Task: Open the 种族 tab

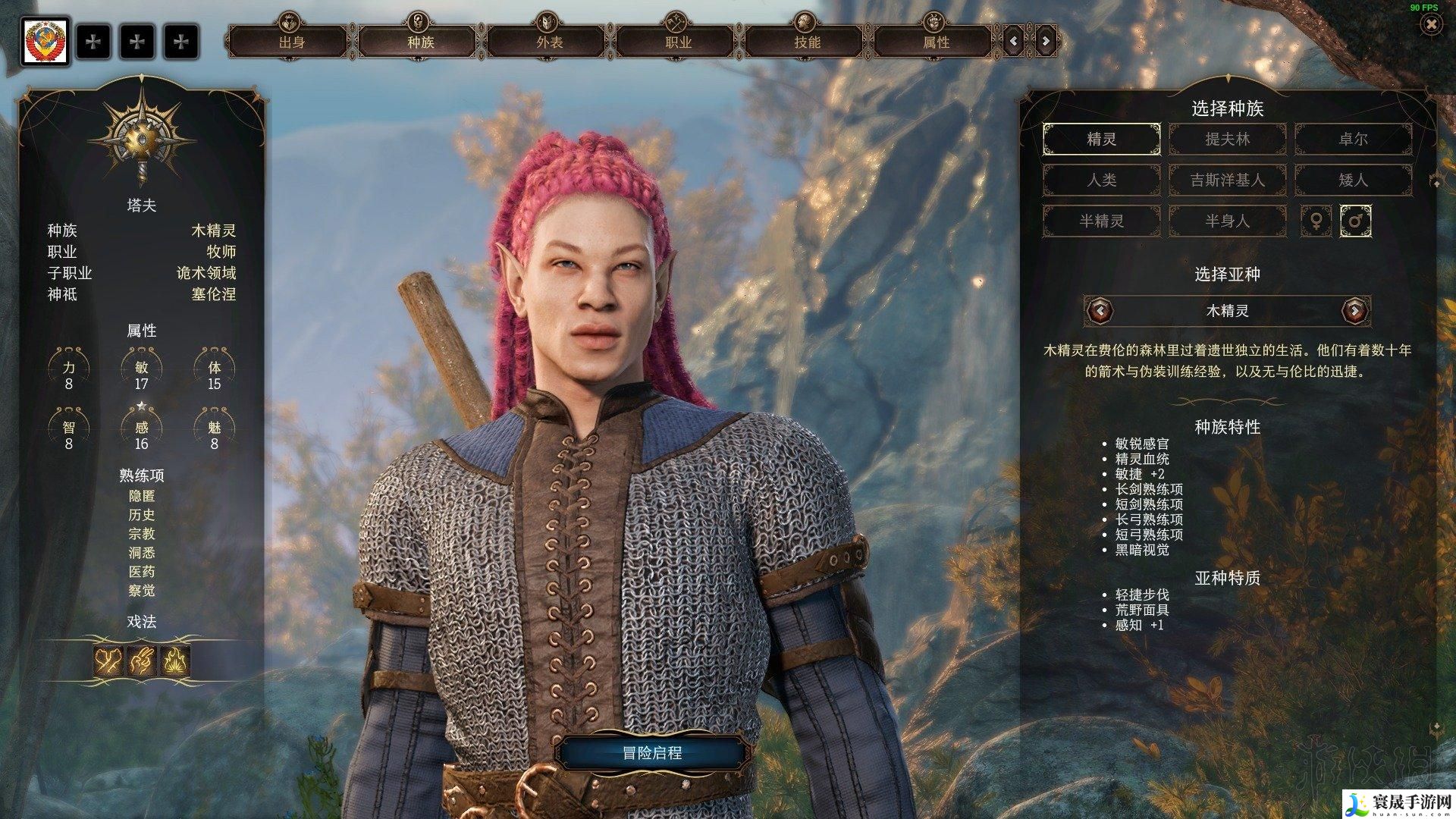Action: coord(420,42)
